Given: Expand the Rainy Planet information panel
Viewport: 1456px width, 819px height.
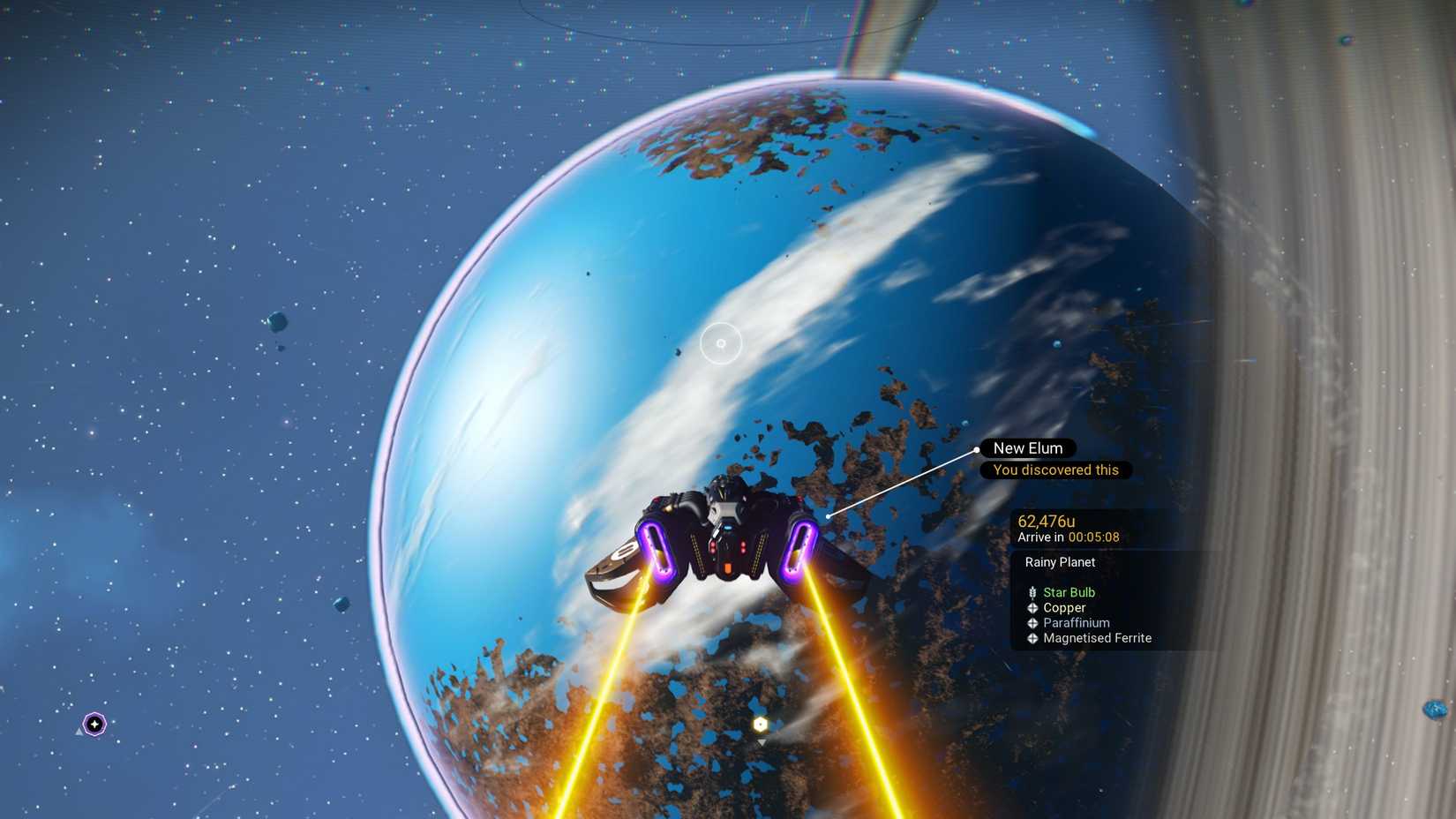Looking at the screenshot, I should 1059,562.
